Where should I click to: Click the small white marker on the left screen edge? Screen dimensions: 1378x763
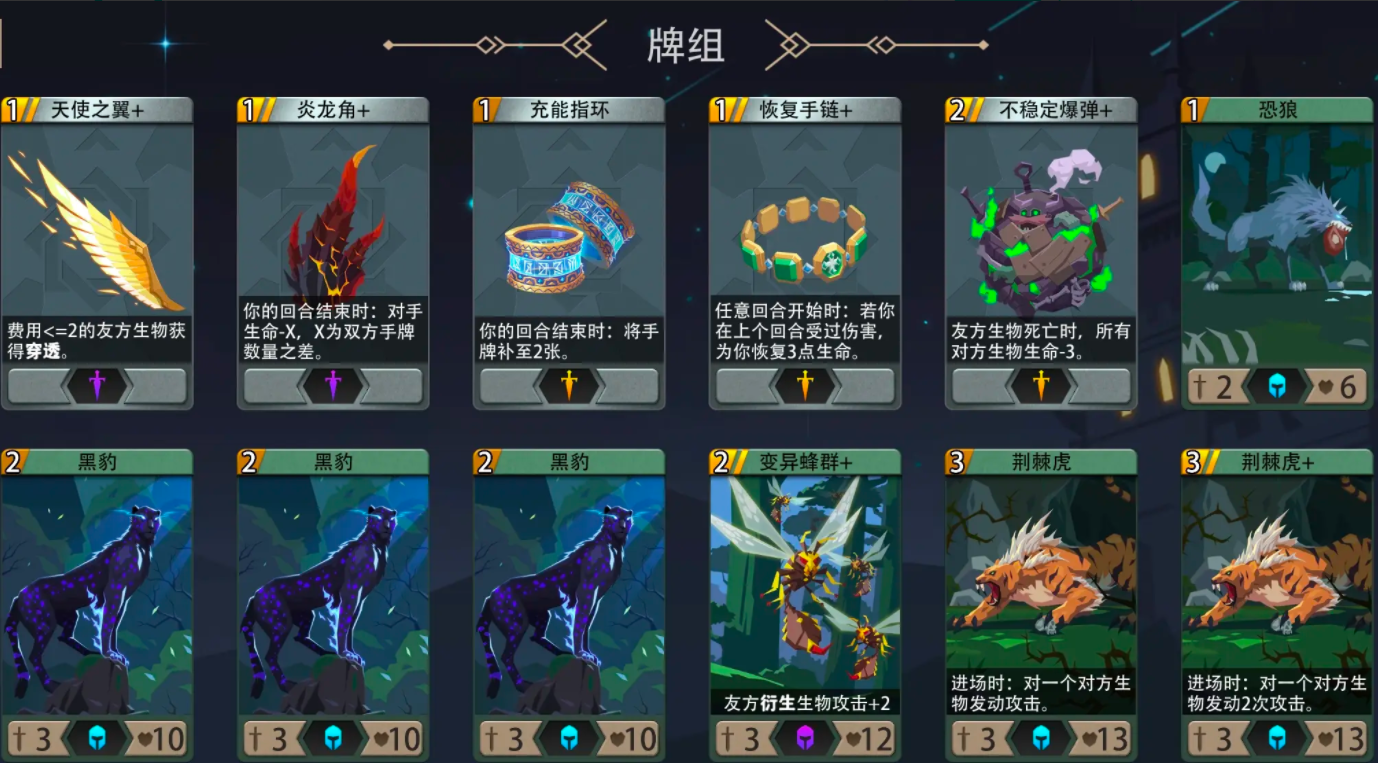(3, 44)
